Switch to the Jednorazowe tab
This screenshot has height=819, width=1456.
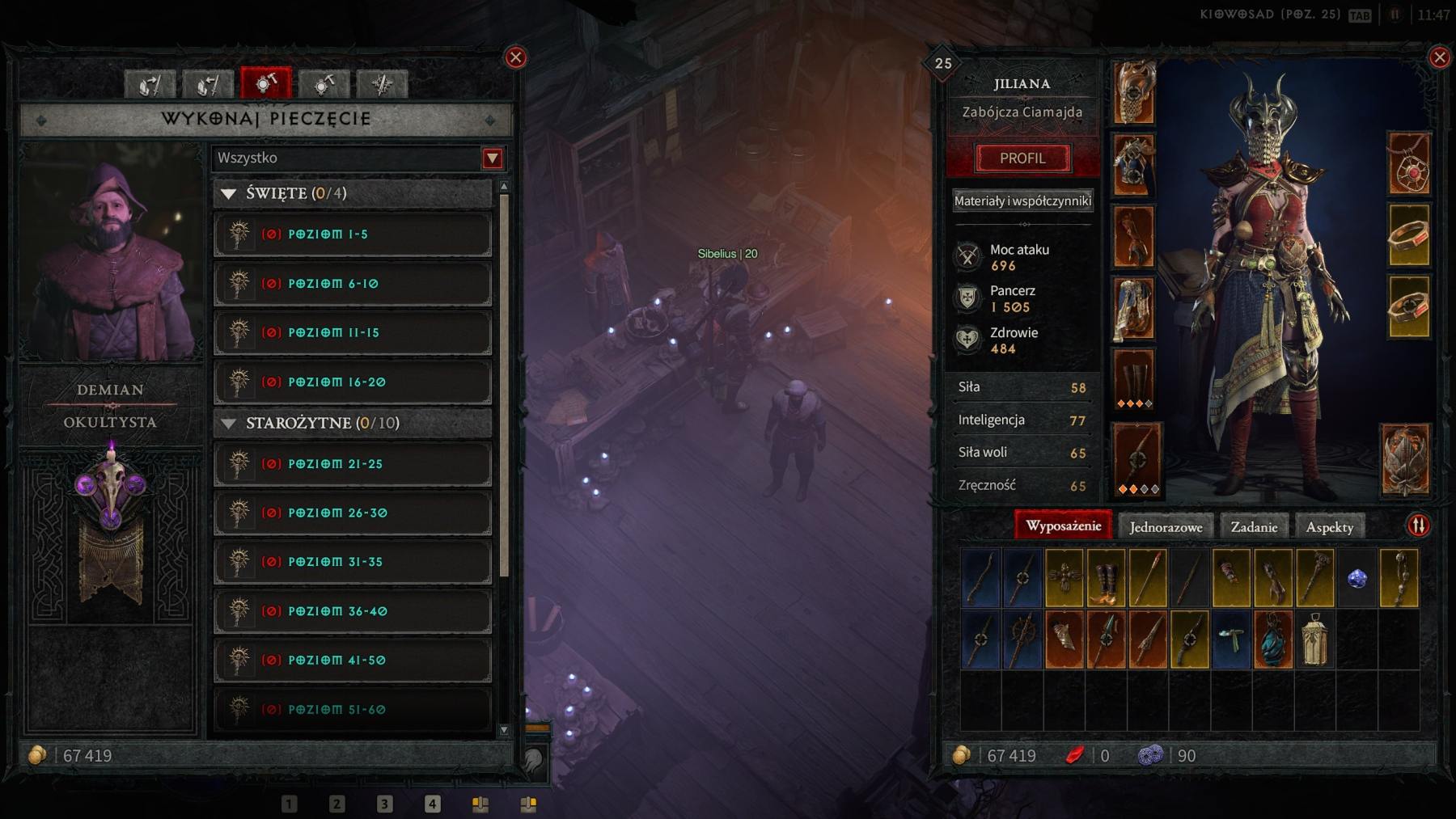[1166, 526]
